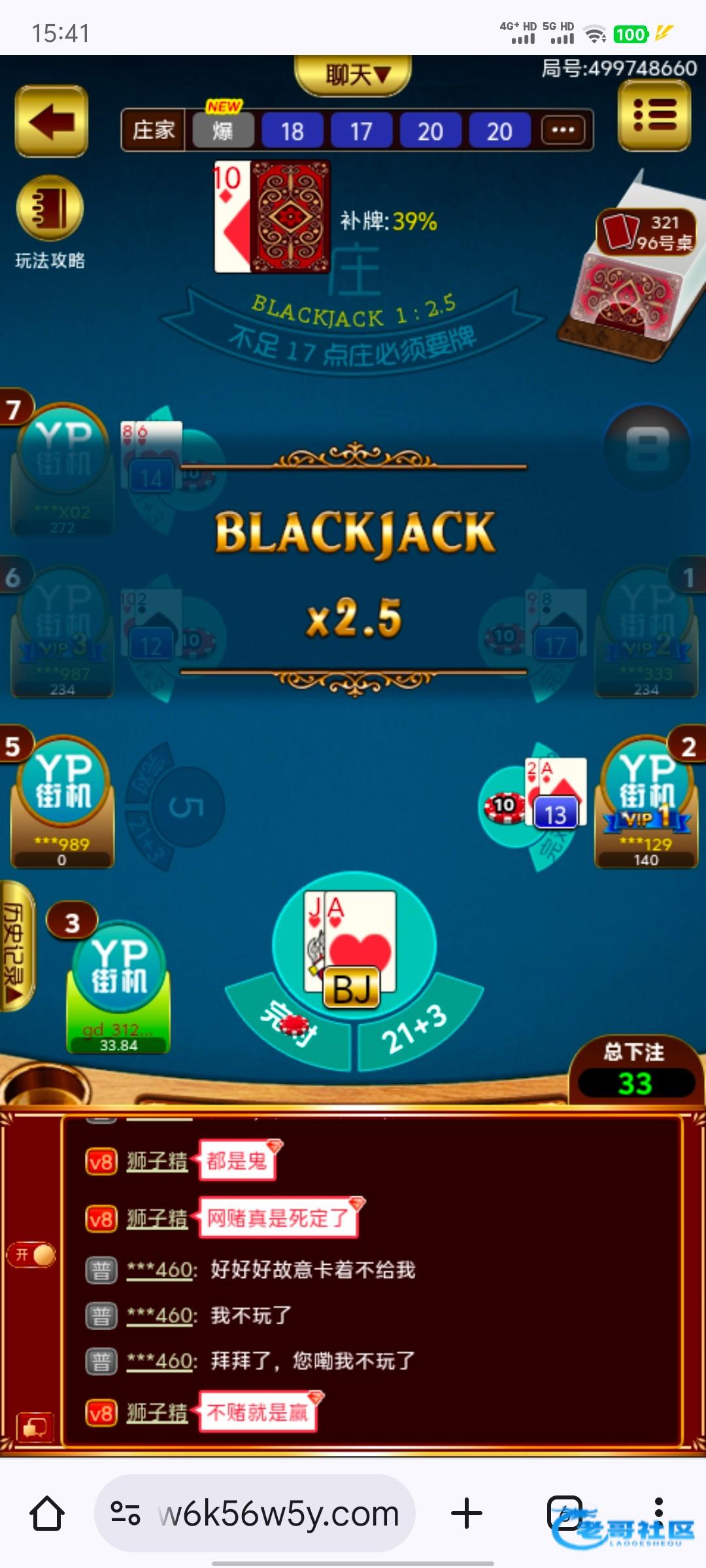Toggle the 开 chat switch
The width and height of the screenshot is (706, 1568).
pos(31,1254)
